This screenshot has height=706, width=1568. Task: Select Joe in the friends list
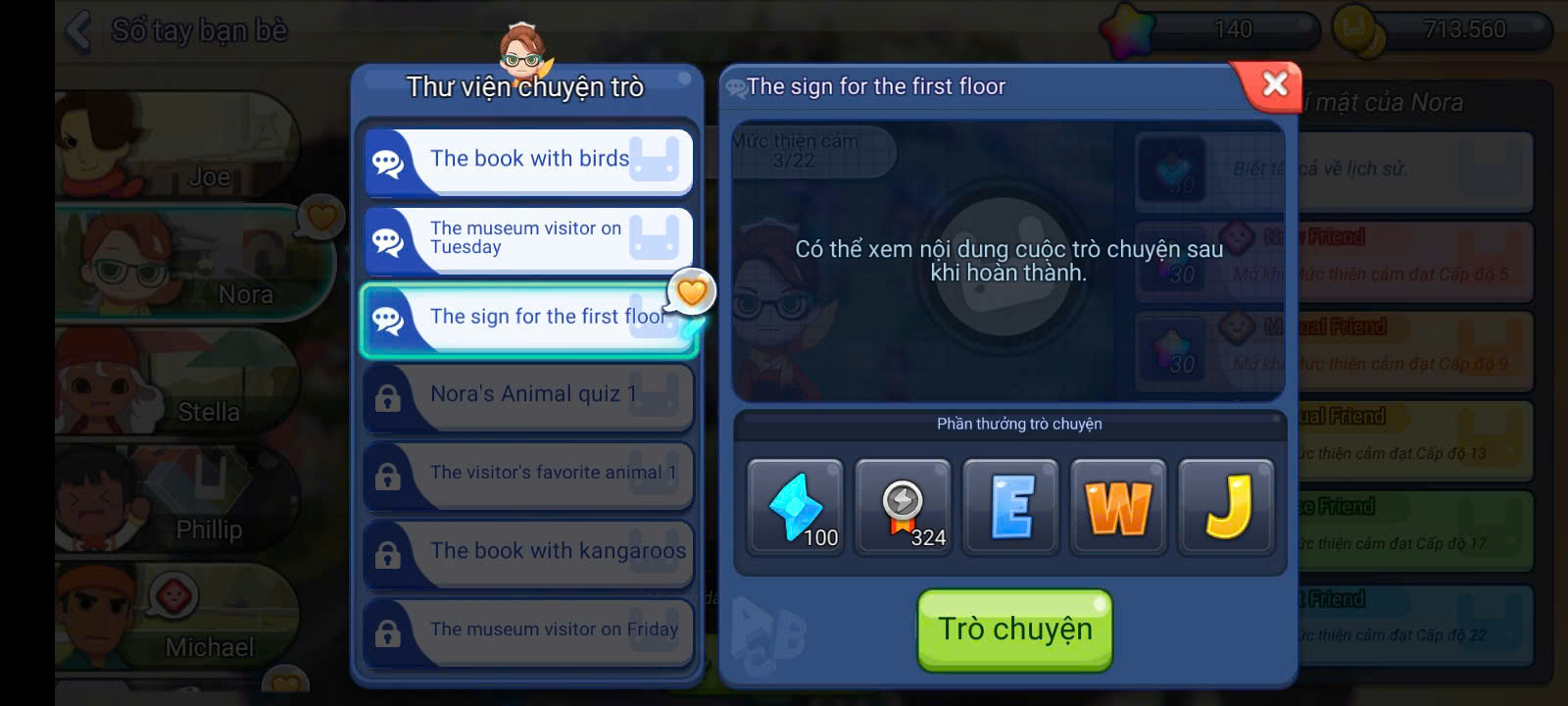(176, 147)
